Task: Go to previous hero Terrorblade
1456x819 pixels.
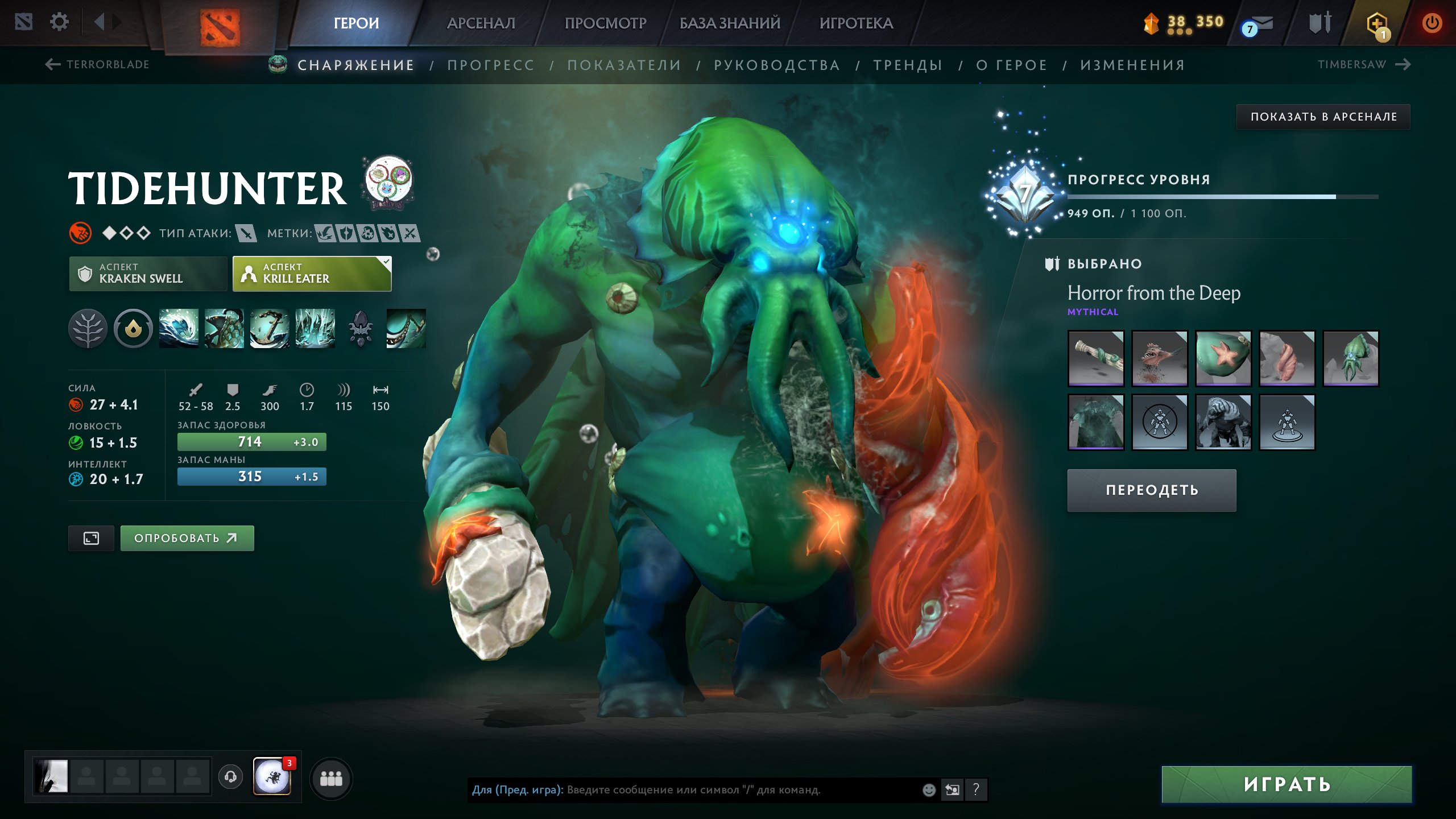Action: pos(98,64)
